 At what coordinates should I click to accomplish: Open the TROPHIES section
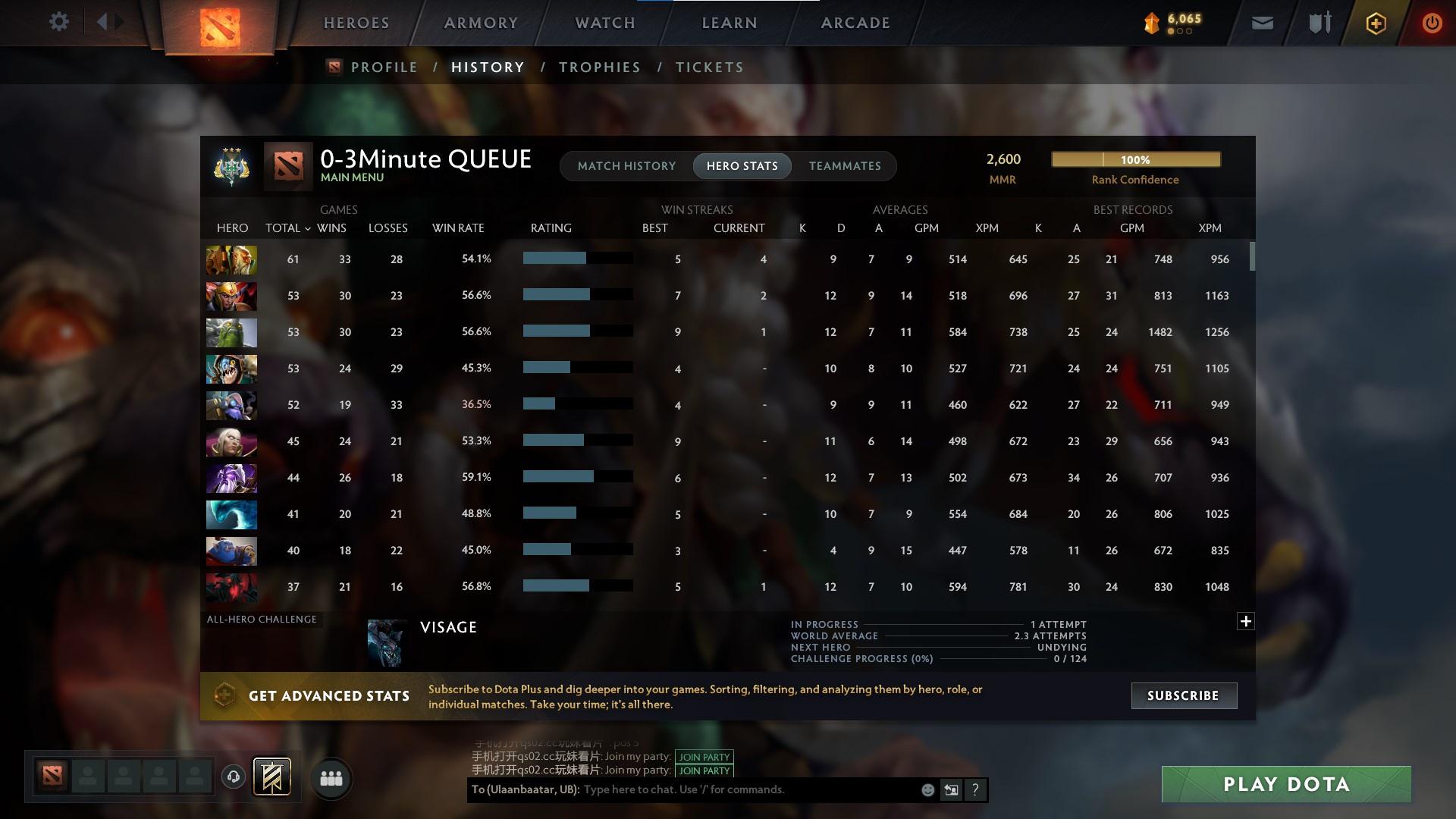[x=599, y=67]
